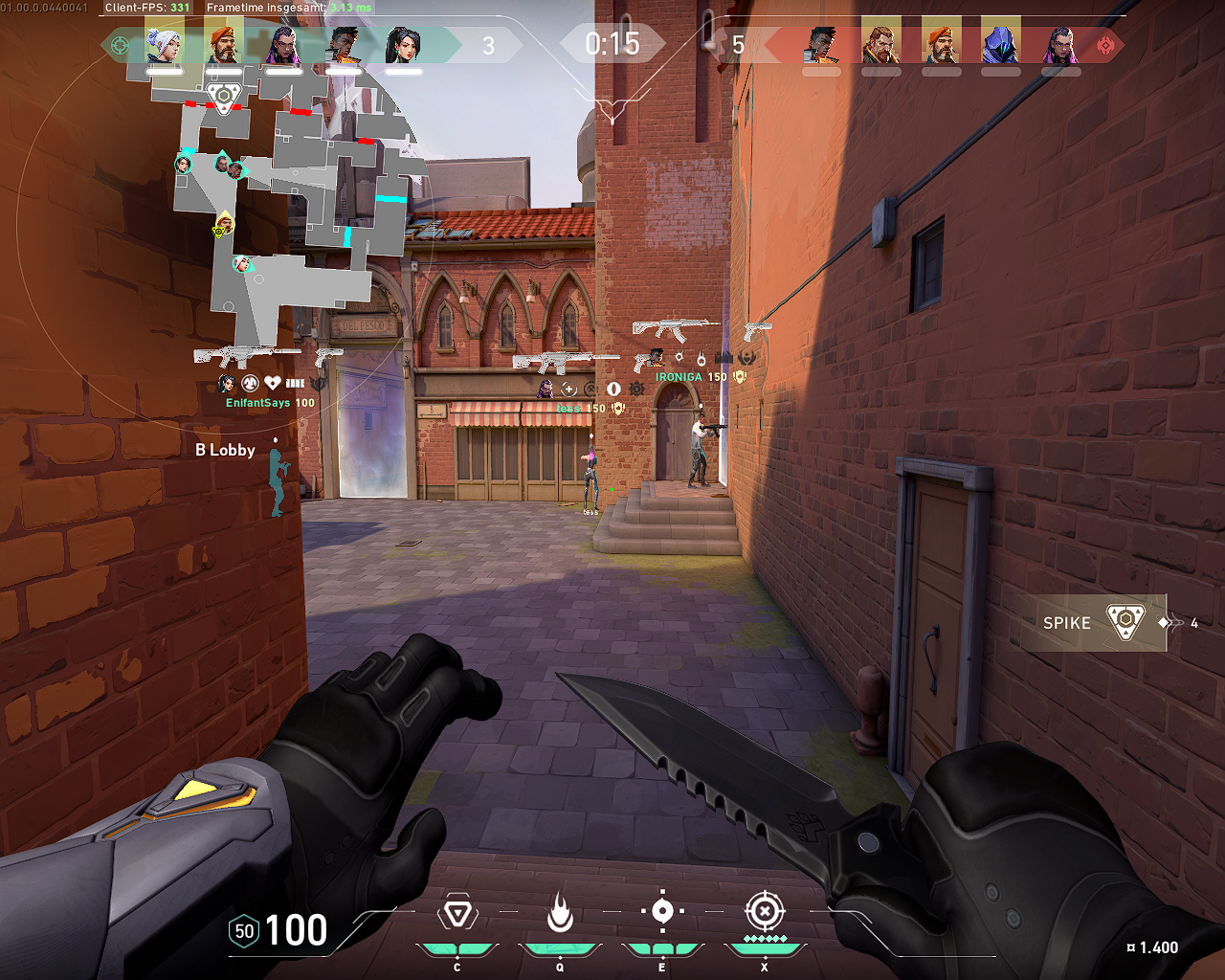1225x980 pixels.
Task: Click the E ability orb icon
Action: (663, 912)
